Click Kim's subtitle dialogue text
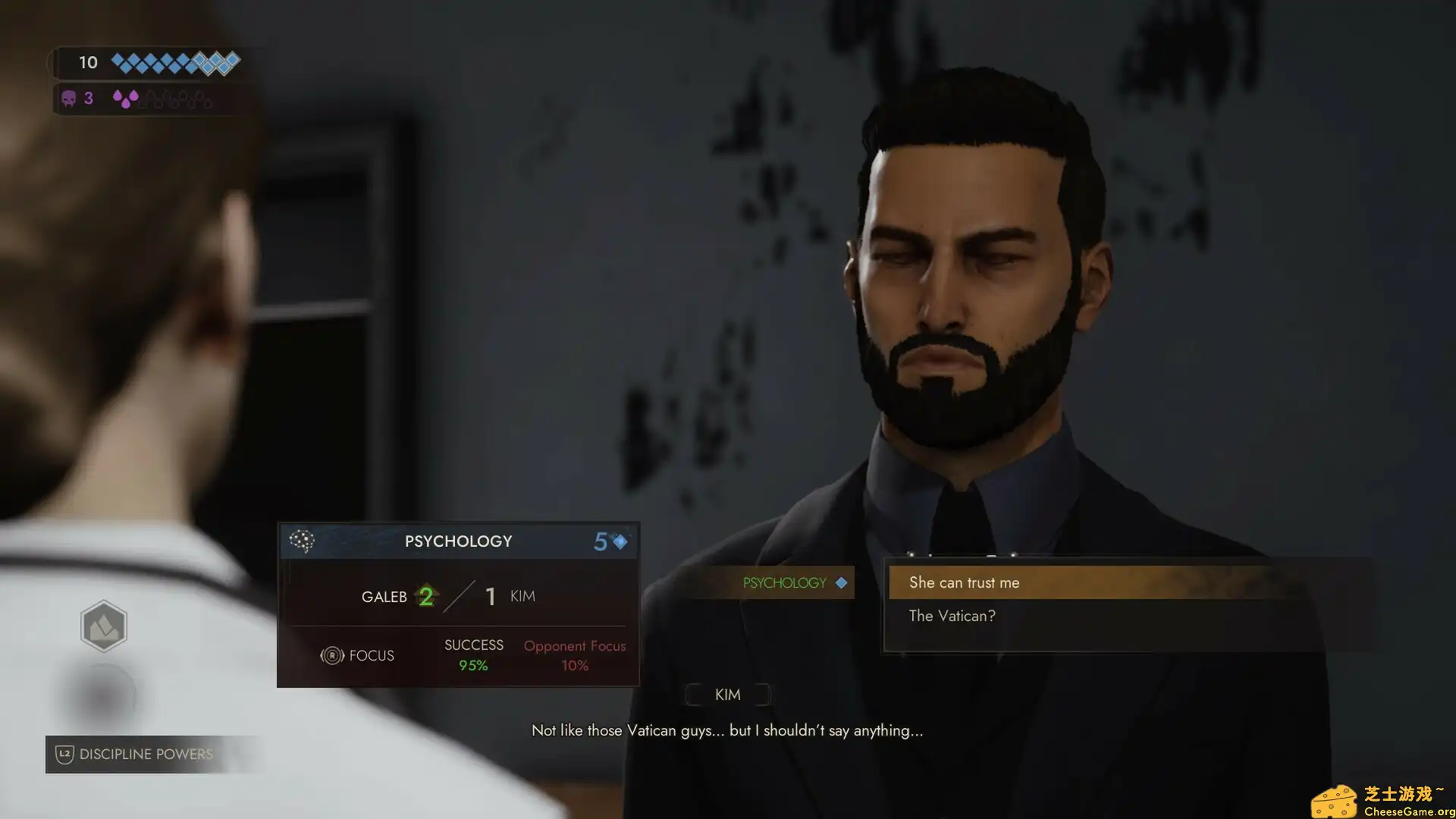 coord(727,730)
